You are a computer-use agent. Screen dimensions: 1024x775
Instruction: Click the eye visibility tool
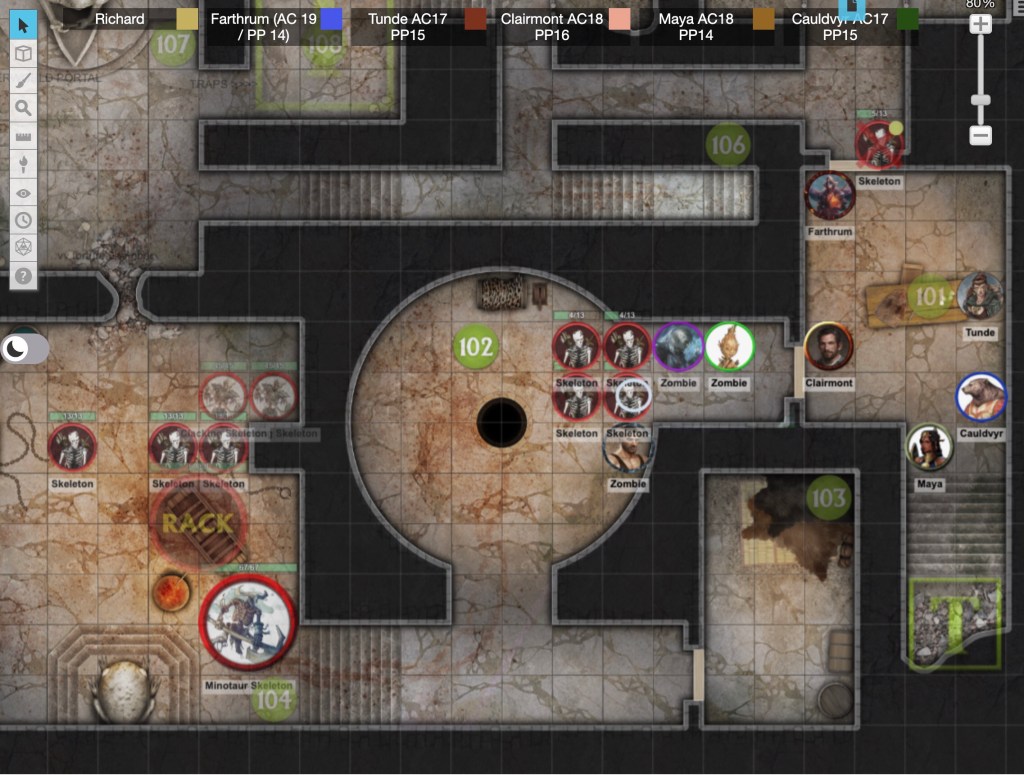(23, 192)
